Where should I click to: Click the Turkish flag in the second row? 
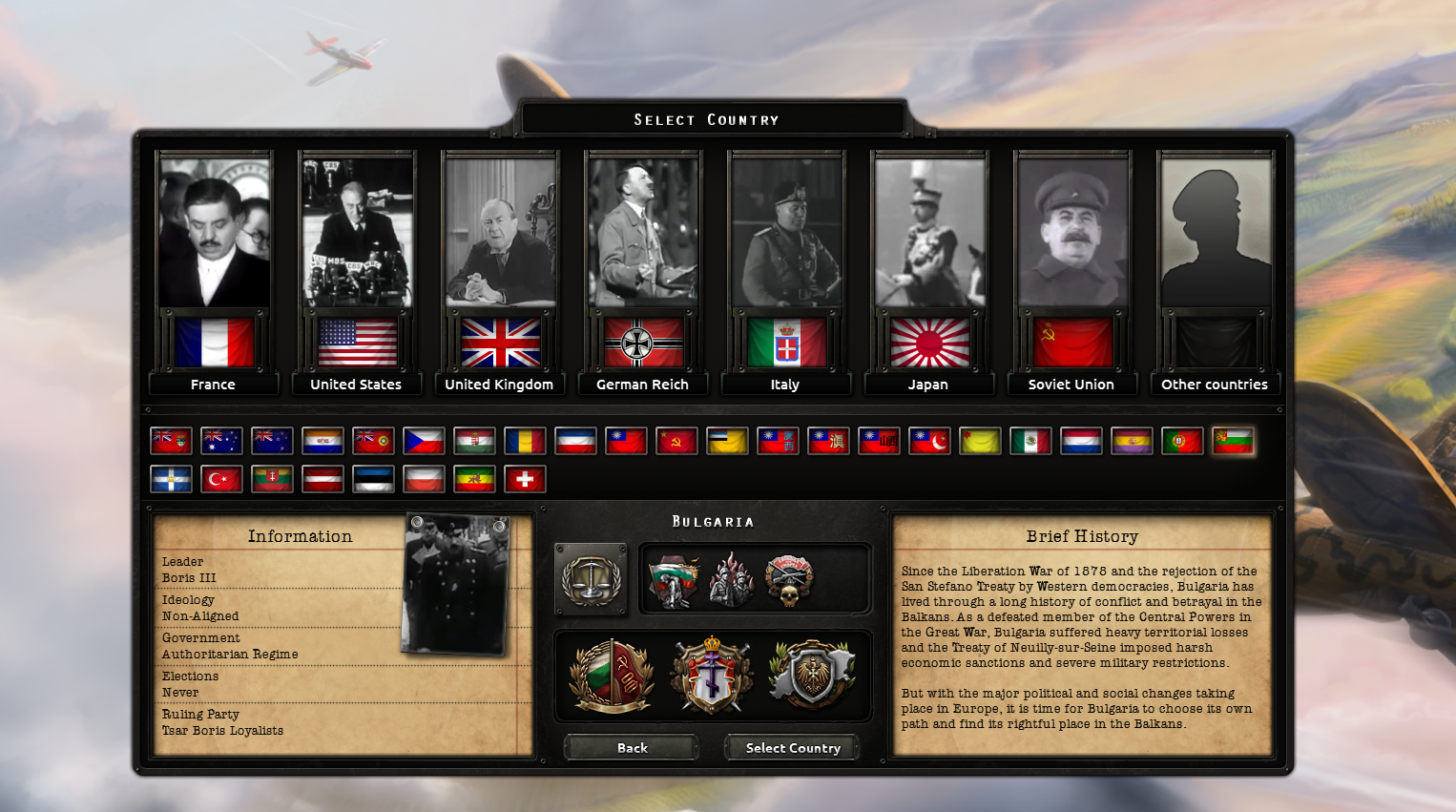(x=221, y=478)
